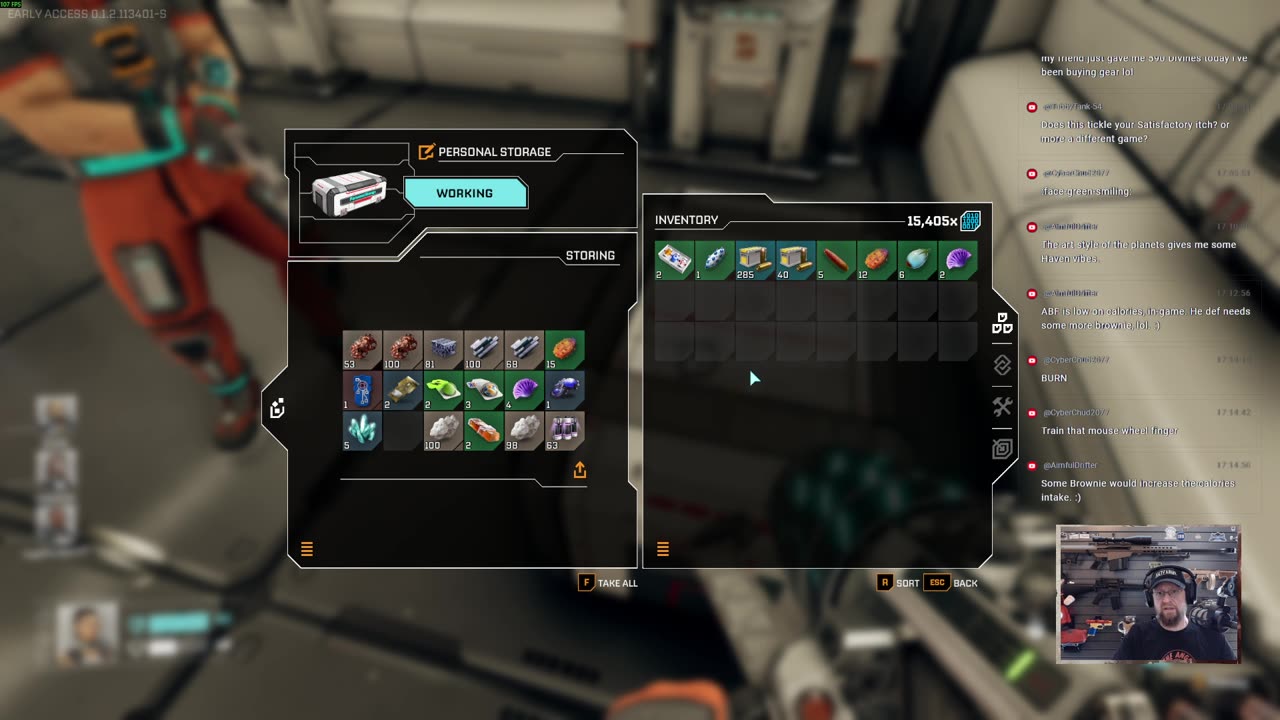Select the orange bar item in storage
The width and height of the screenshot is (1280, 720).
pos(484,431)
